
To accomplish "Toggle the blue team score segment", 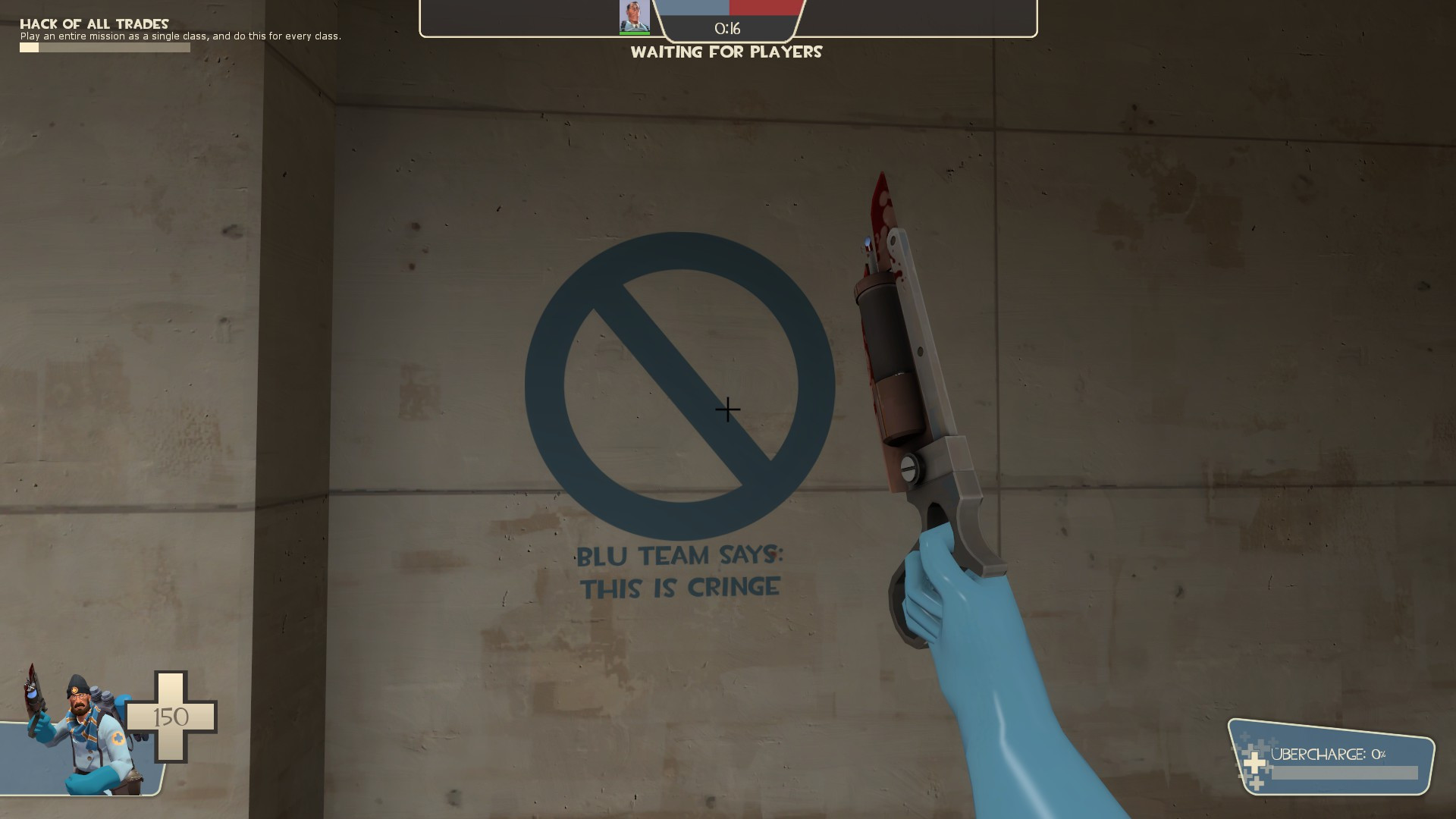I will click(694, 9).
